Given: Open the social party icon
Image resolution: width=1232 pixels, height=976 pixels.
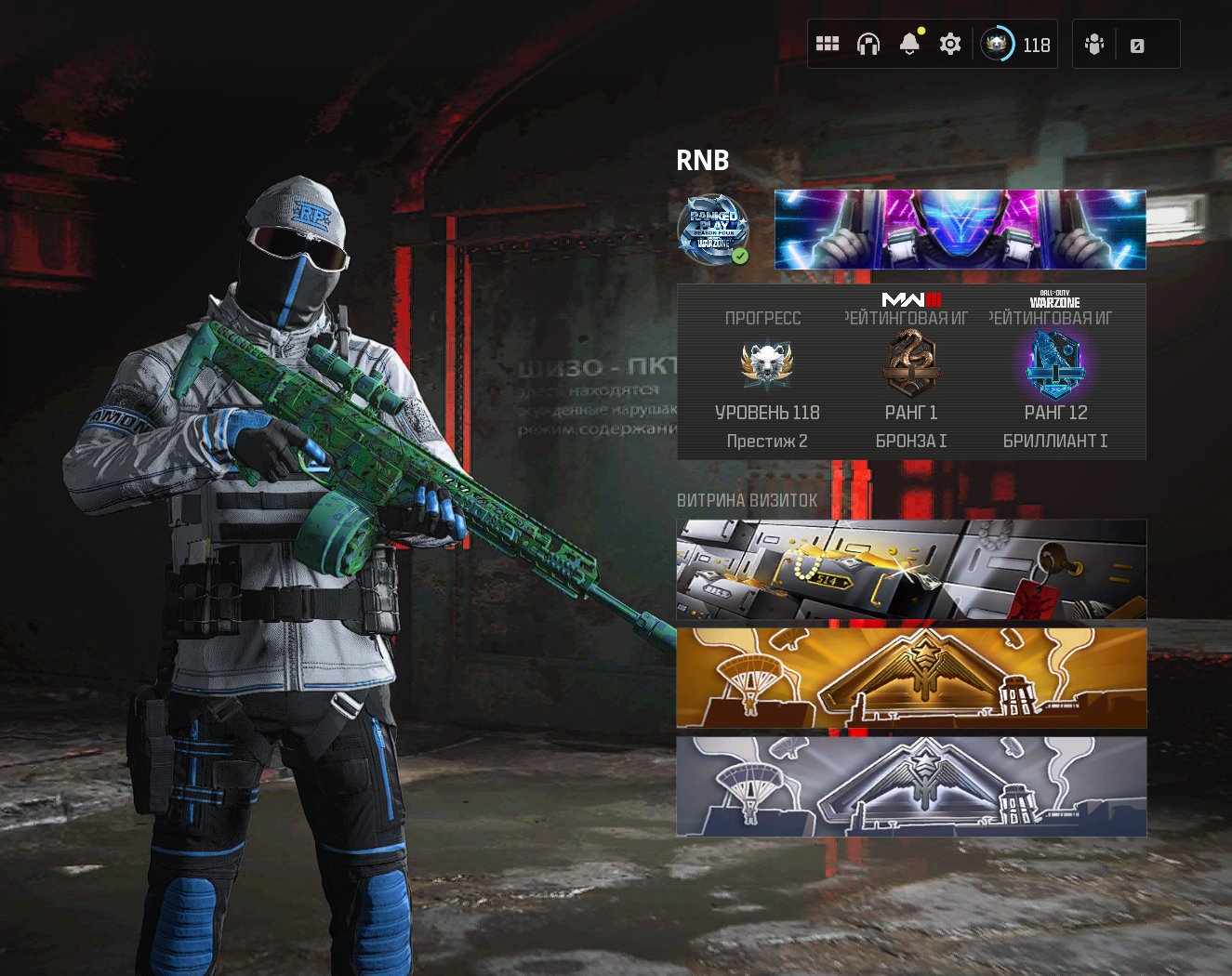Looking at the screenshot, I should (1094, 45).
